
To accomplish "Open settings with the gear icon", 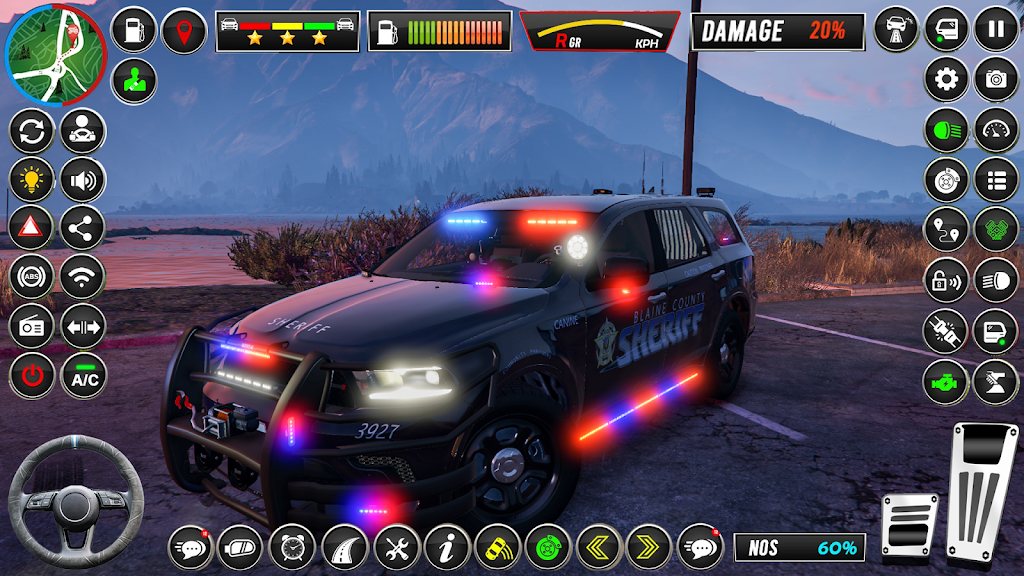I will coord(945,79).
